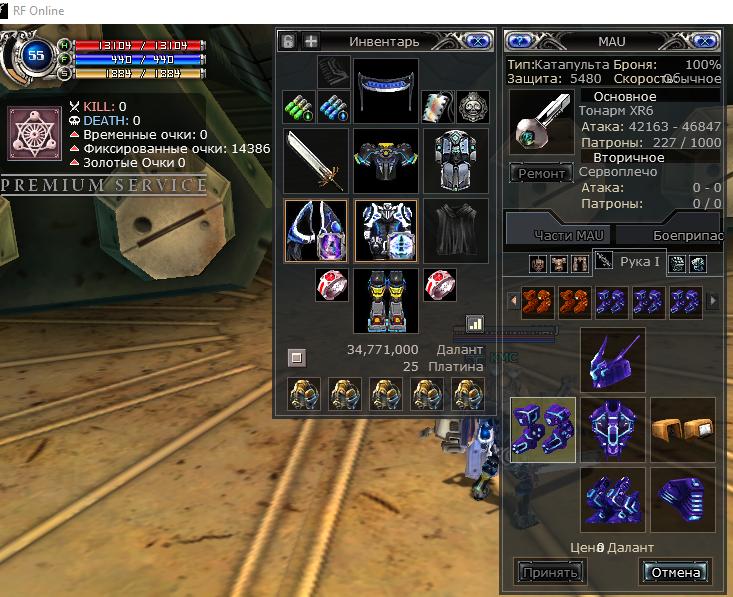Image resolution: width=733 pixels, height=597 pixels.
Task: Select the Рука I arm tab
Action: (630, 262)
